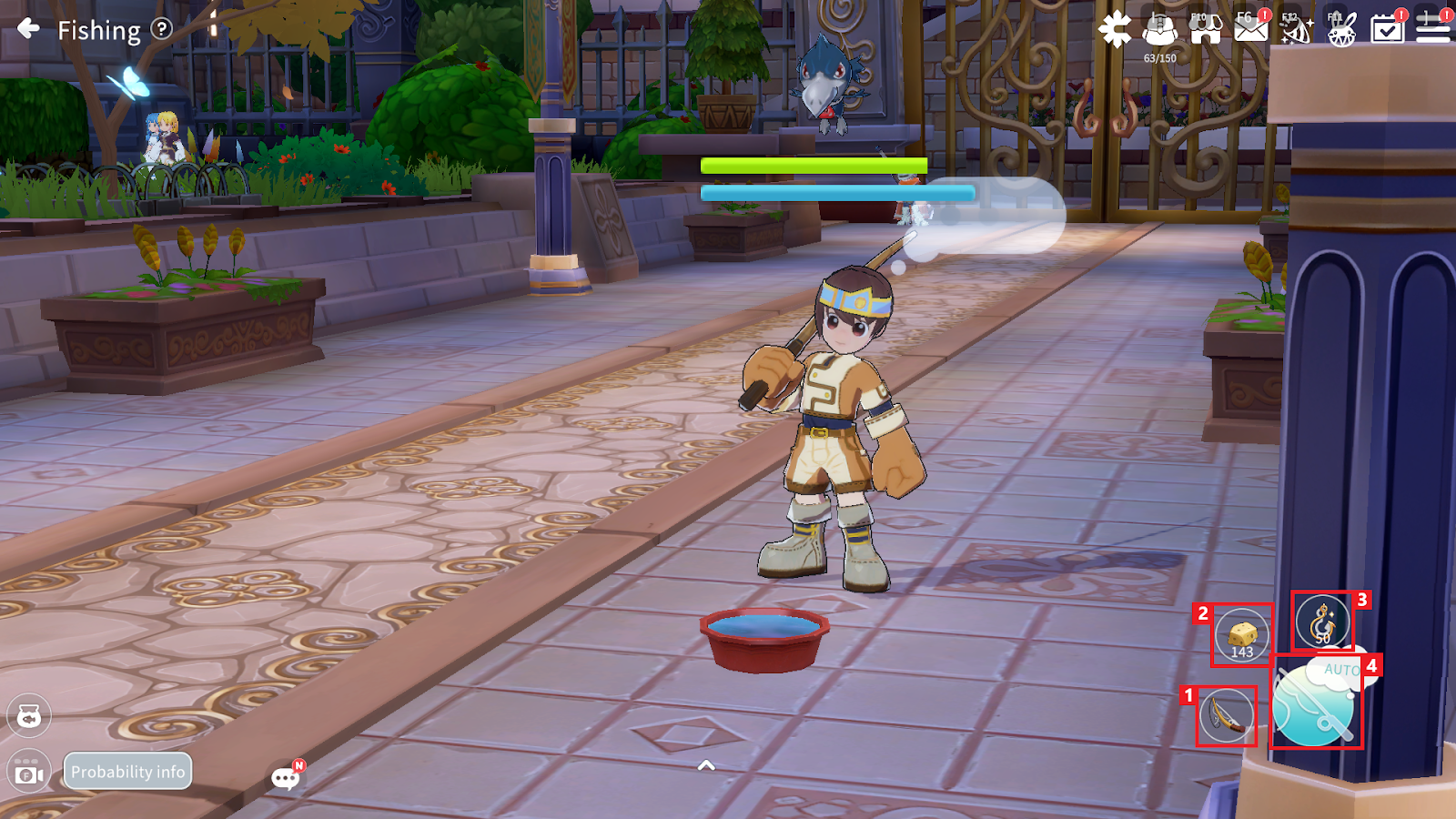Go back using the arrow beside Fishing

tap(29, 29)
